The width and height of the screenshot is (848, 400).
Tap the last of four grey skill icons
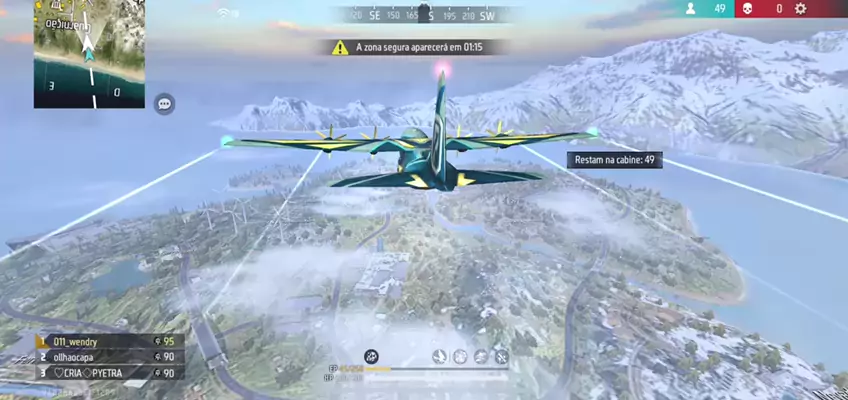pyautogui.click(x=501, y=356)
